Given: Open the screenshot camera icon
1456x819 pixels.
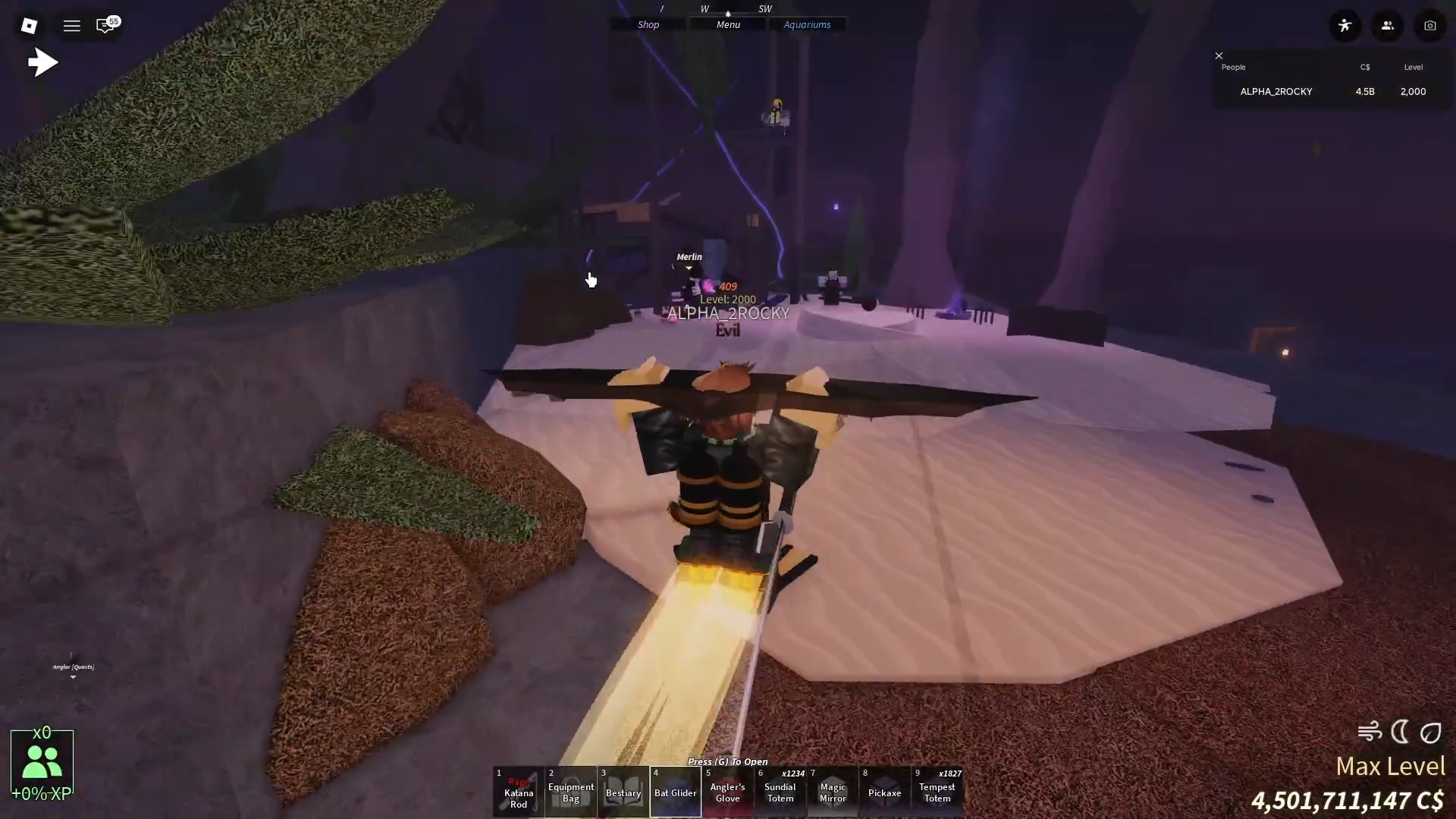Looking at the screenshot, I should tap(1430, 26).
